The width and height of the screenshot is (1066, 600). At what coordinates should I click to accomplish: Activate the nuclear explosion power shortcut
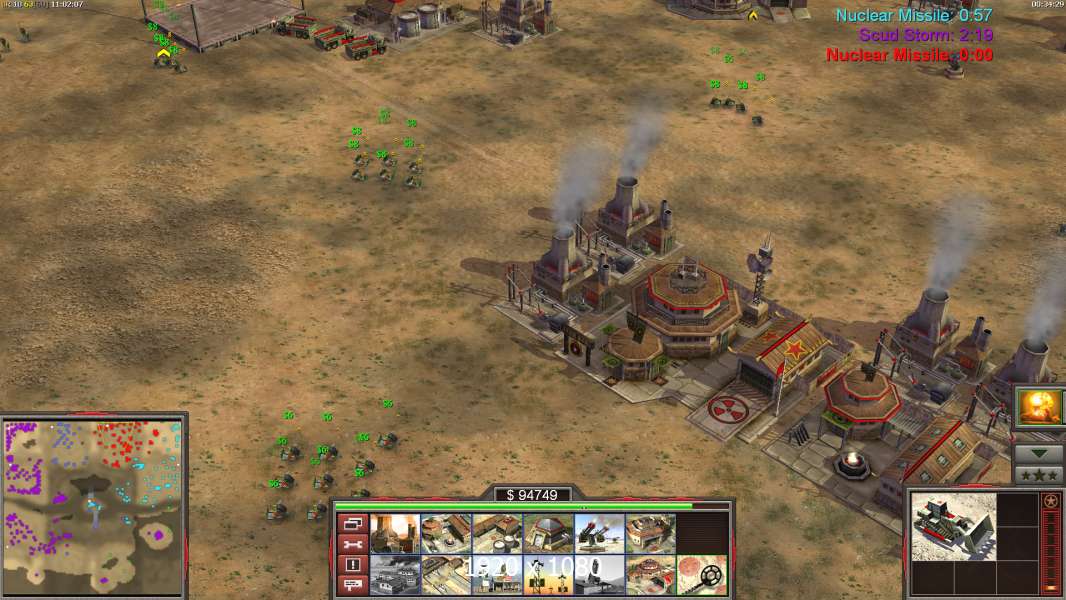1039,407
